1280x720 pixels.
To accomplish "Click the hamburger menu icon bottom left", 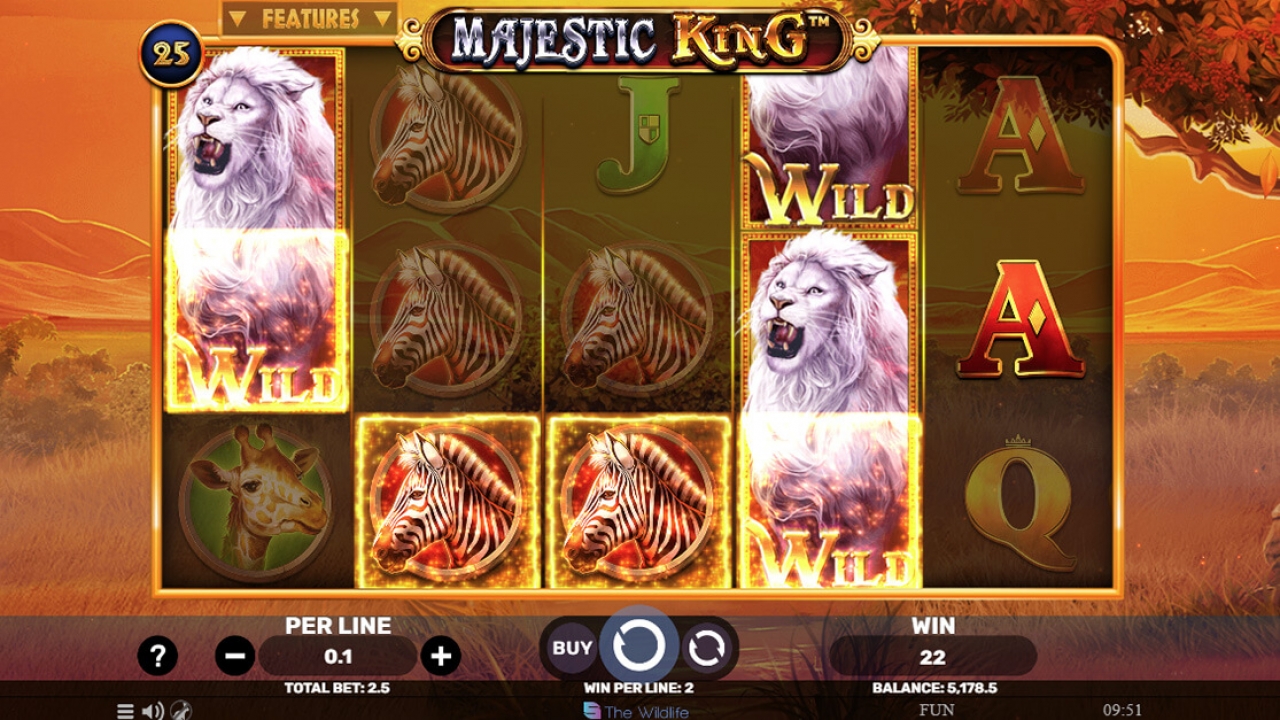I will [x=124, y=710].
